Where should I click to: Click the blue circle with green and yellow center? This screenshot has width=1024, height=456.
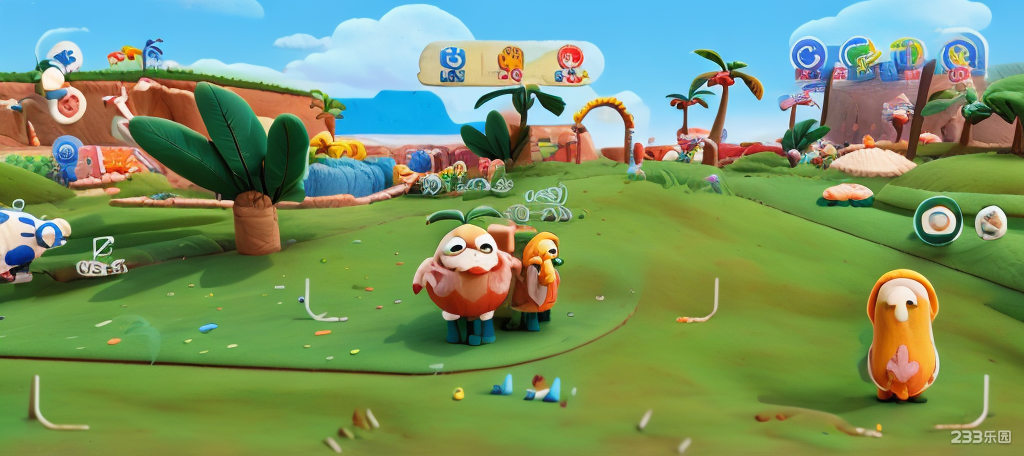(858, 54)
